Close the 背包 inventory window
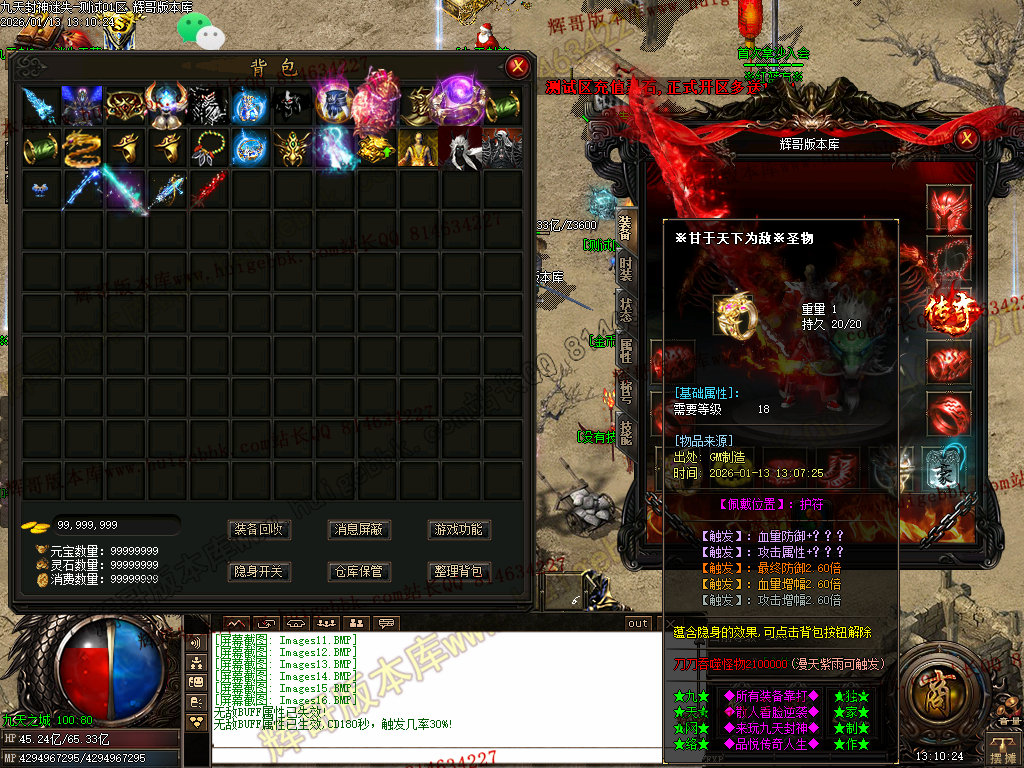This screenshot has height=768, width=1024. coord(517,67)
